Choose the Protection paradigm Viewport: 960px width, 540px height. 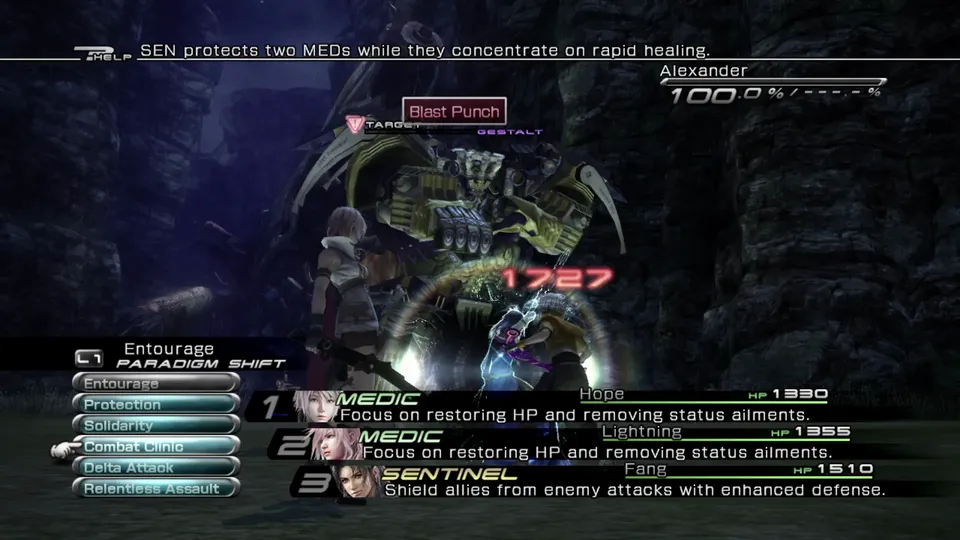click(x=155, y=404)
